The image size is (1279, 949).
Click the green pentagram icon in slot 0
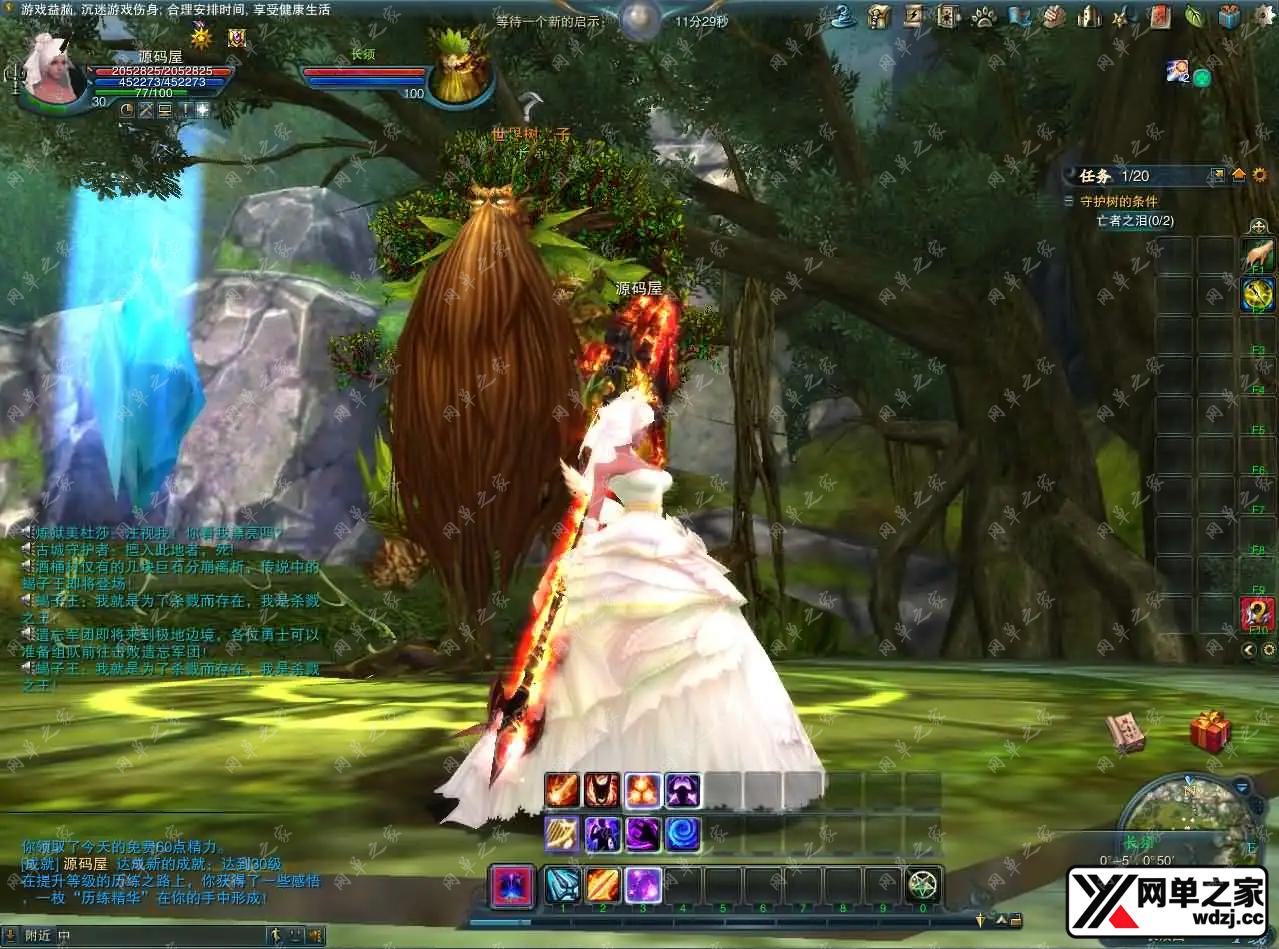[923, 886]
